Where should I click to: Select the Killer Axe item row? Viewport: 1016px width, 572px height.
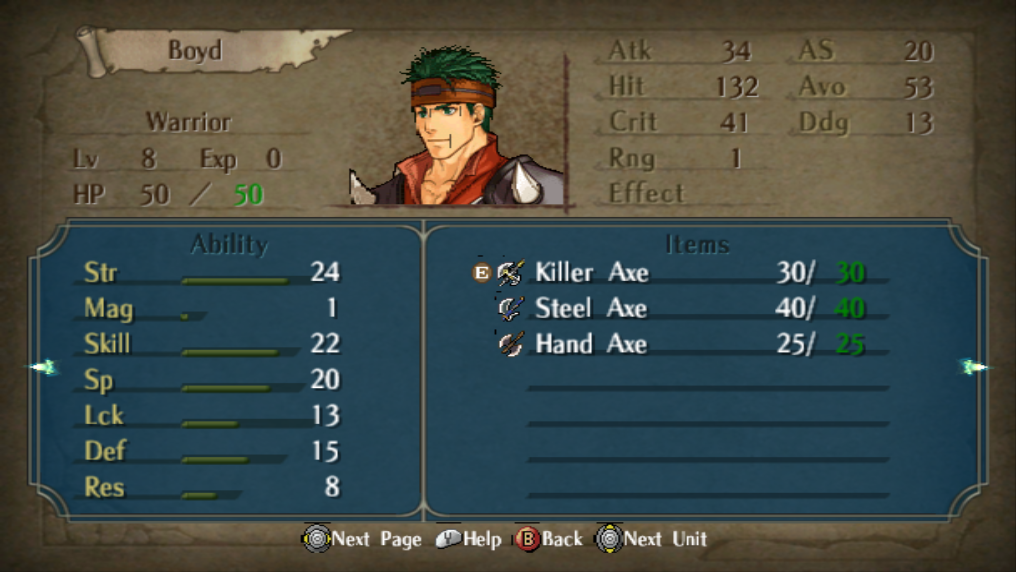591,272
